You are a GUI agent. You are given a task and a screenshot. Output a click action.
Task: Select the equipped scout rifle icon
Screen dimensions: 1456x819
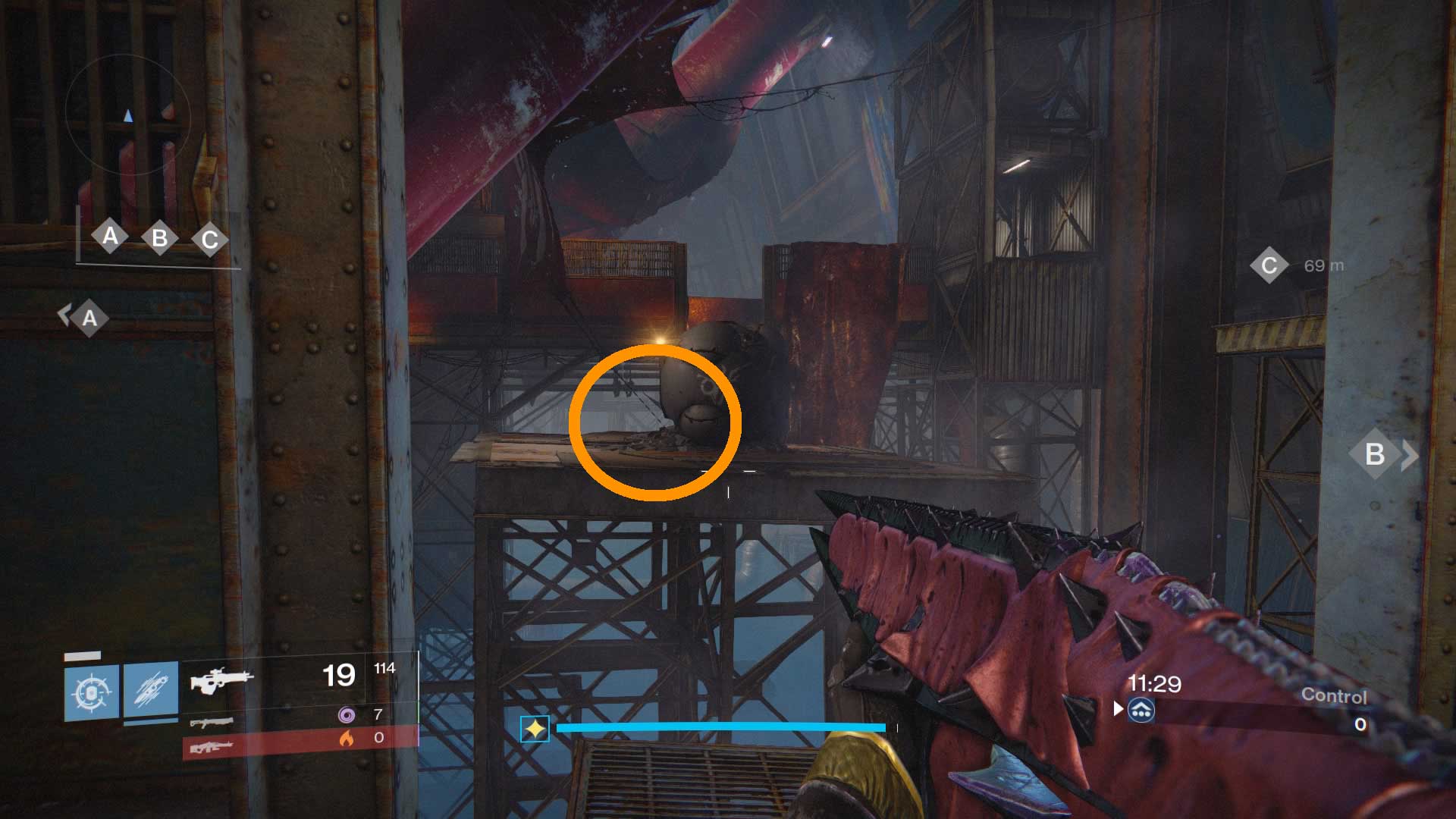[222, 679]
